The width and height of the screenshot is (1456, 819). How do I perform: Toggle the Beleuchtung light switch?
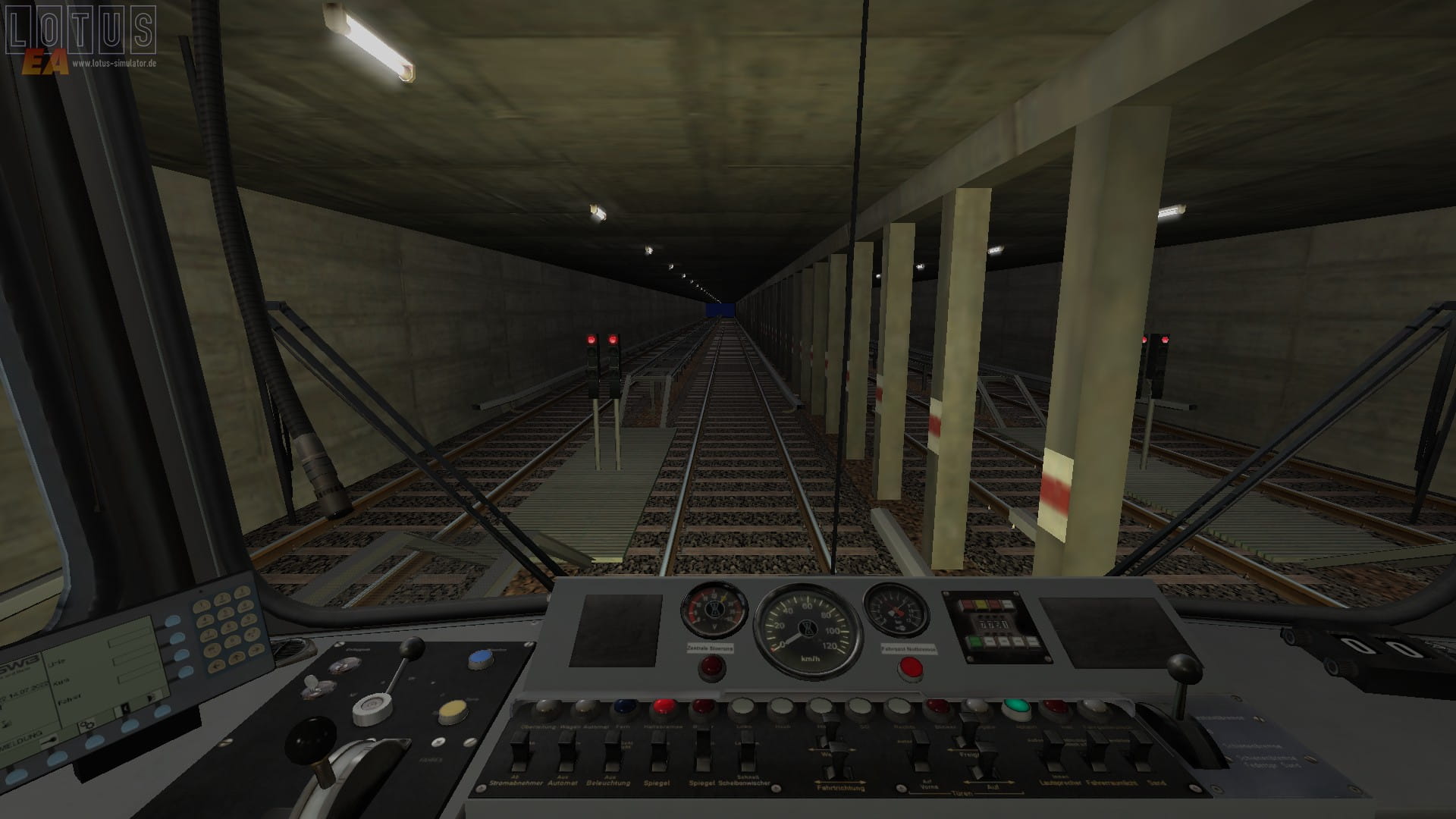pyautogui.click(x=611, y=751)
